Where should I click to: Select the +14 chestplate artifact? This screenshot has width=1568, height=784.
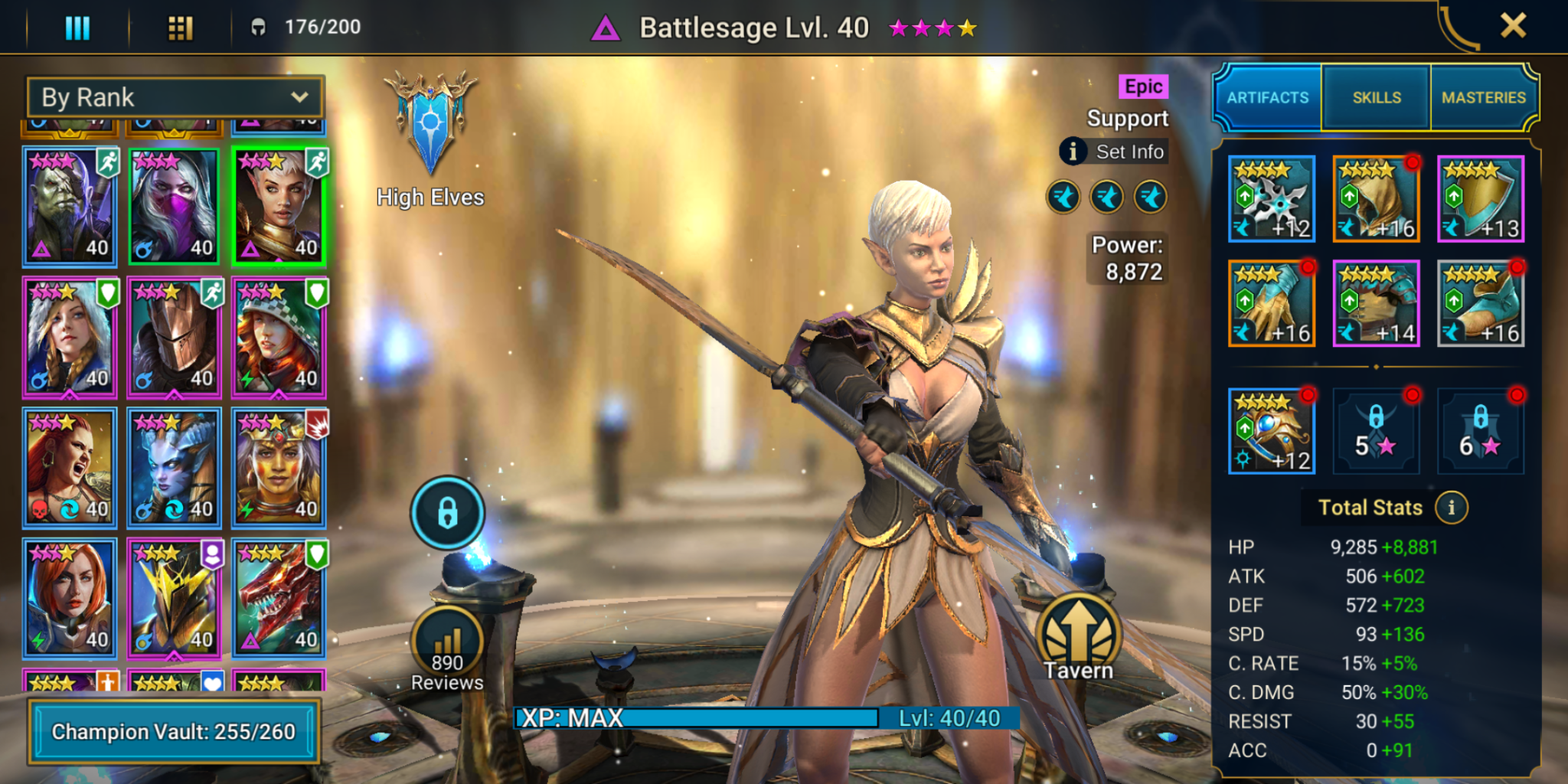coord(1375,303)
